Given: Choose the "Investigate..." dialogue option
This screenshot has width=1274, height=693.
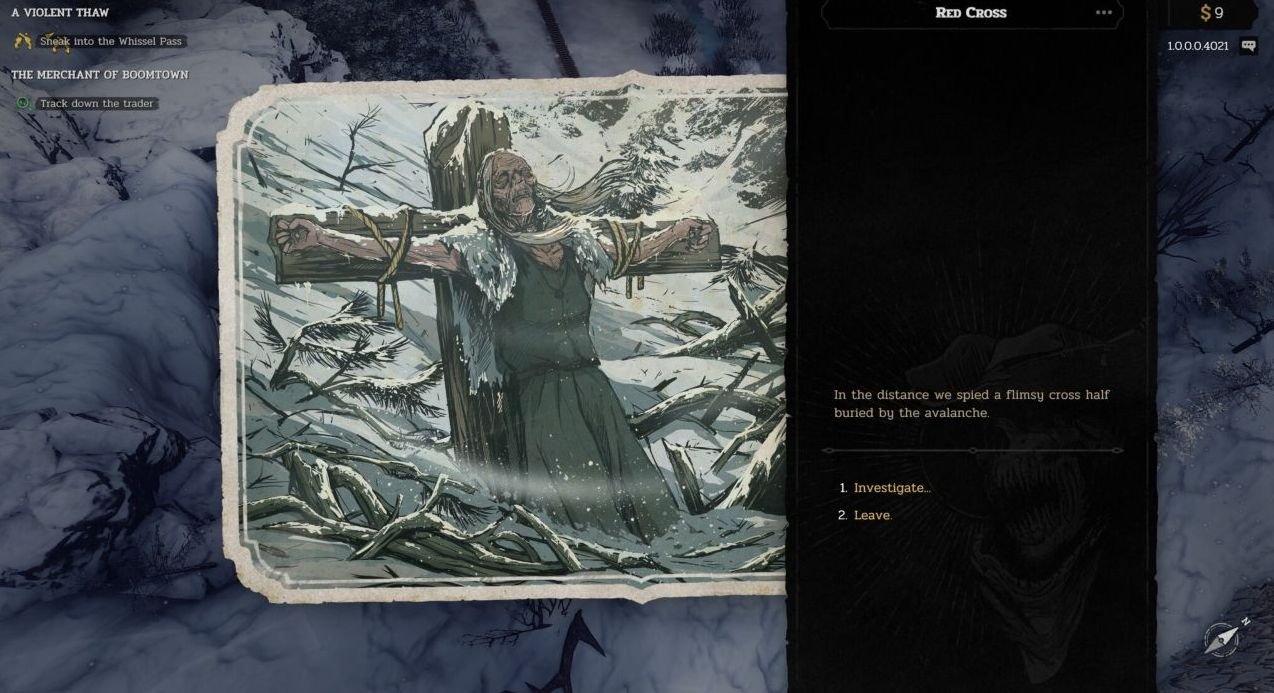Looking at the screenshot, I should (891, 488).
